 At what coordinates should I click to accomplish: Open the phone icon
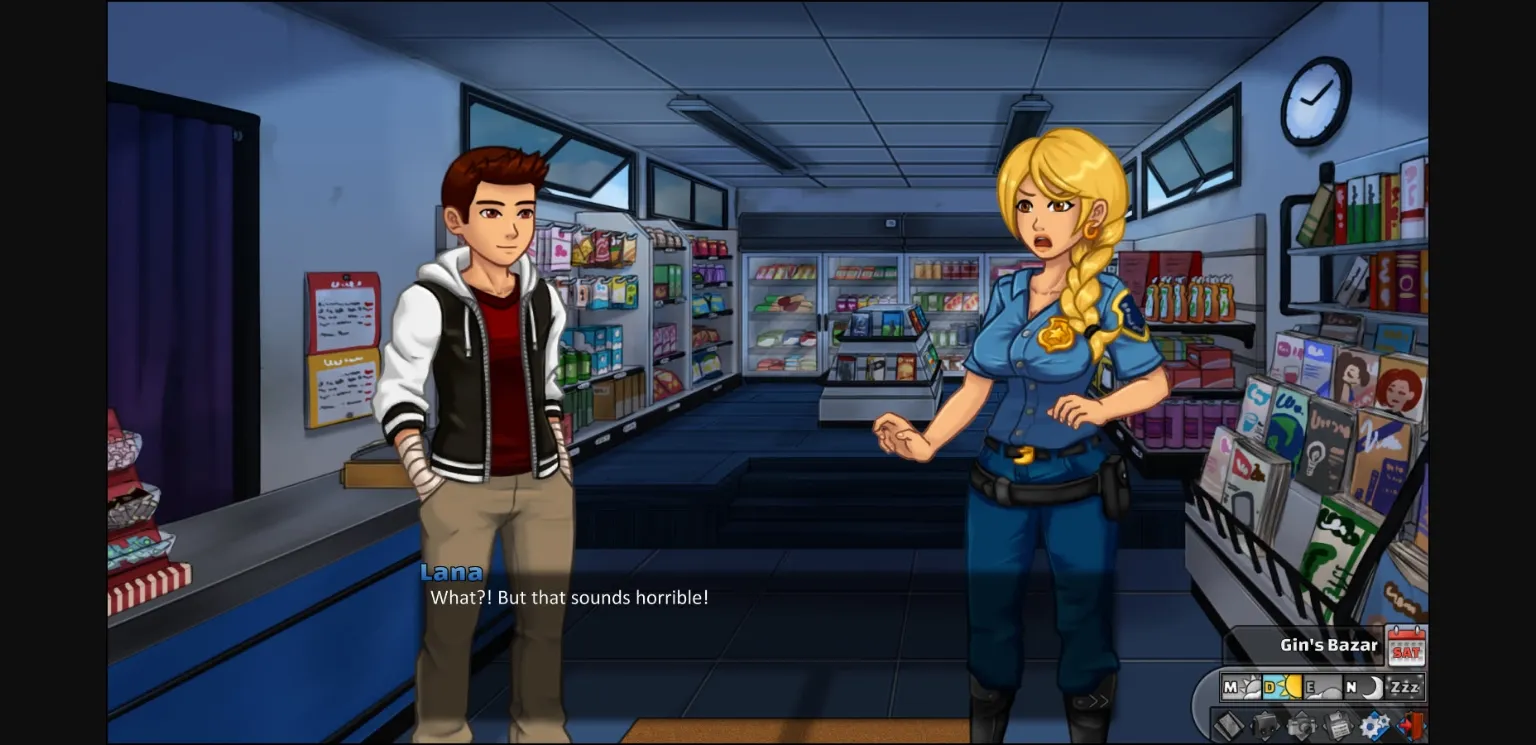(x=1338, y=725)
